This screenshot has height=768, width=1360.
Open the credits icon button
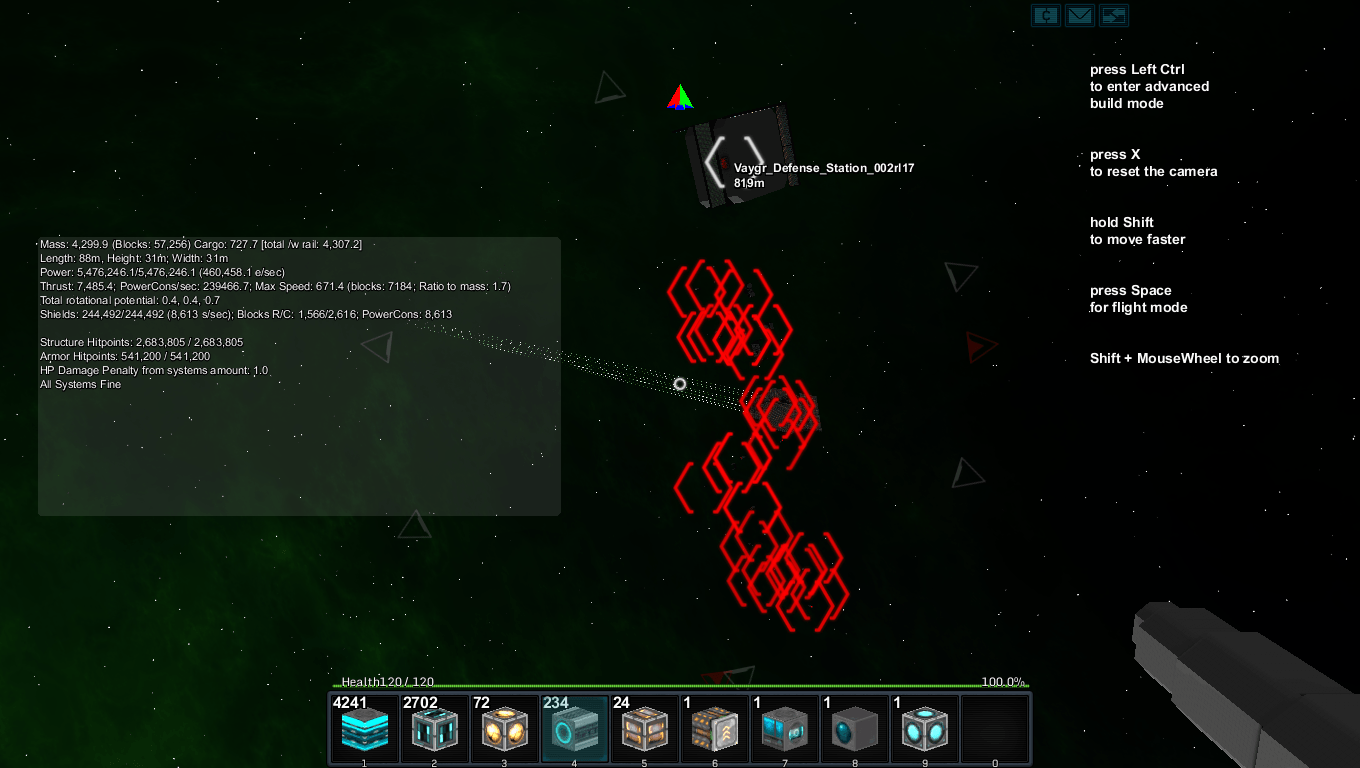point(1046,15)
